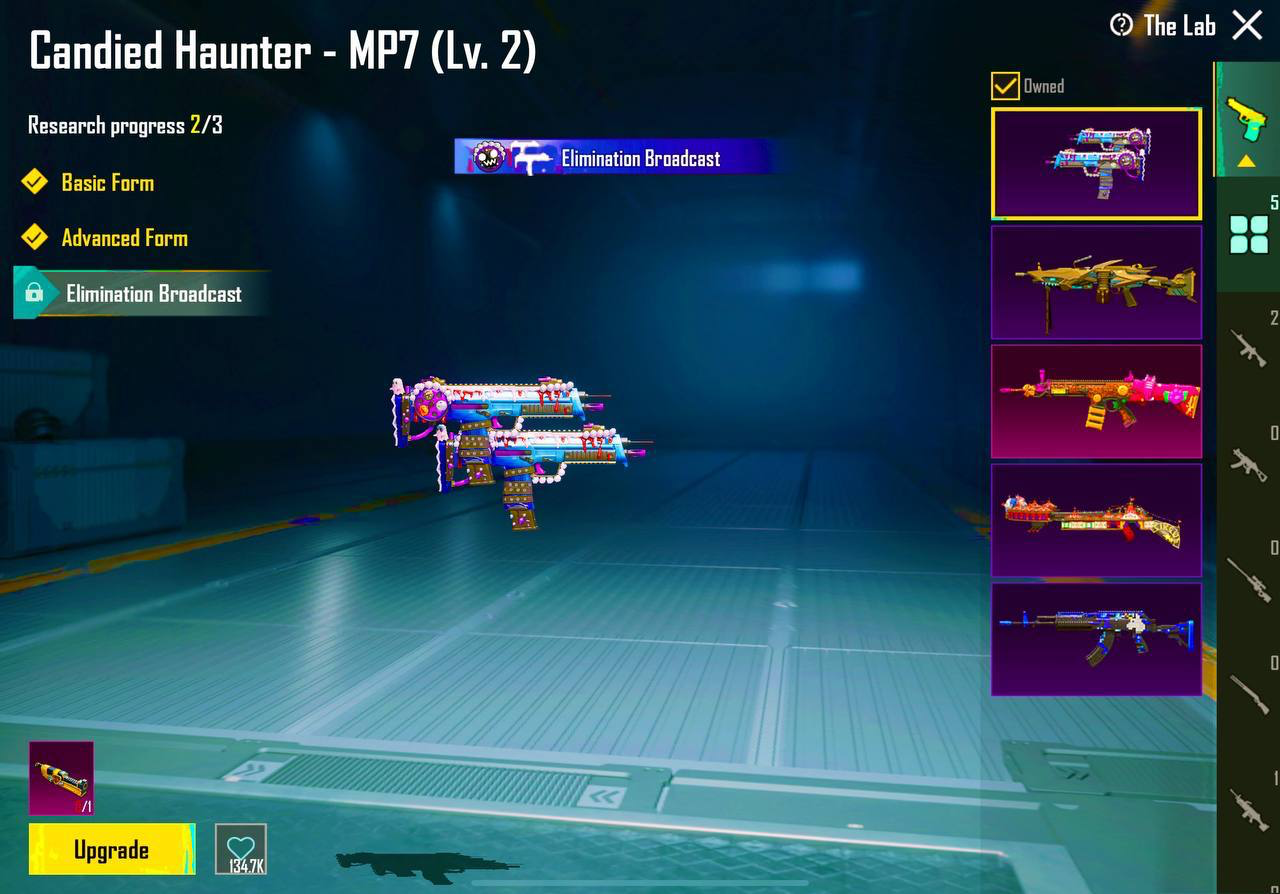Switch to the yellow pistol category tab

[x=1246, y=122]
